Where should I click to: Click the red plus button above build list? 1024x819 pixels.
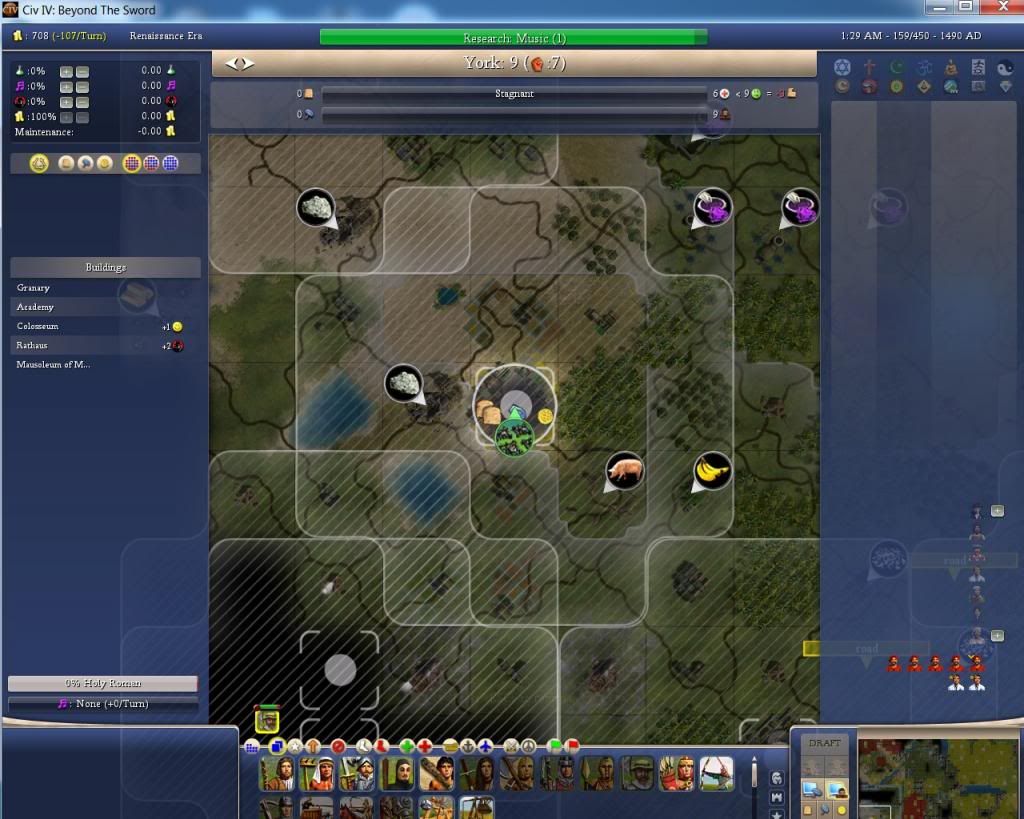pos(425,746)
